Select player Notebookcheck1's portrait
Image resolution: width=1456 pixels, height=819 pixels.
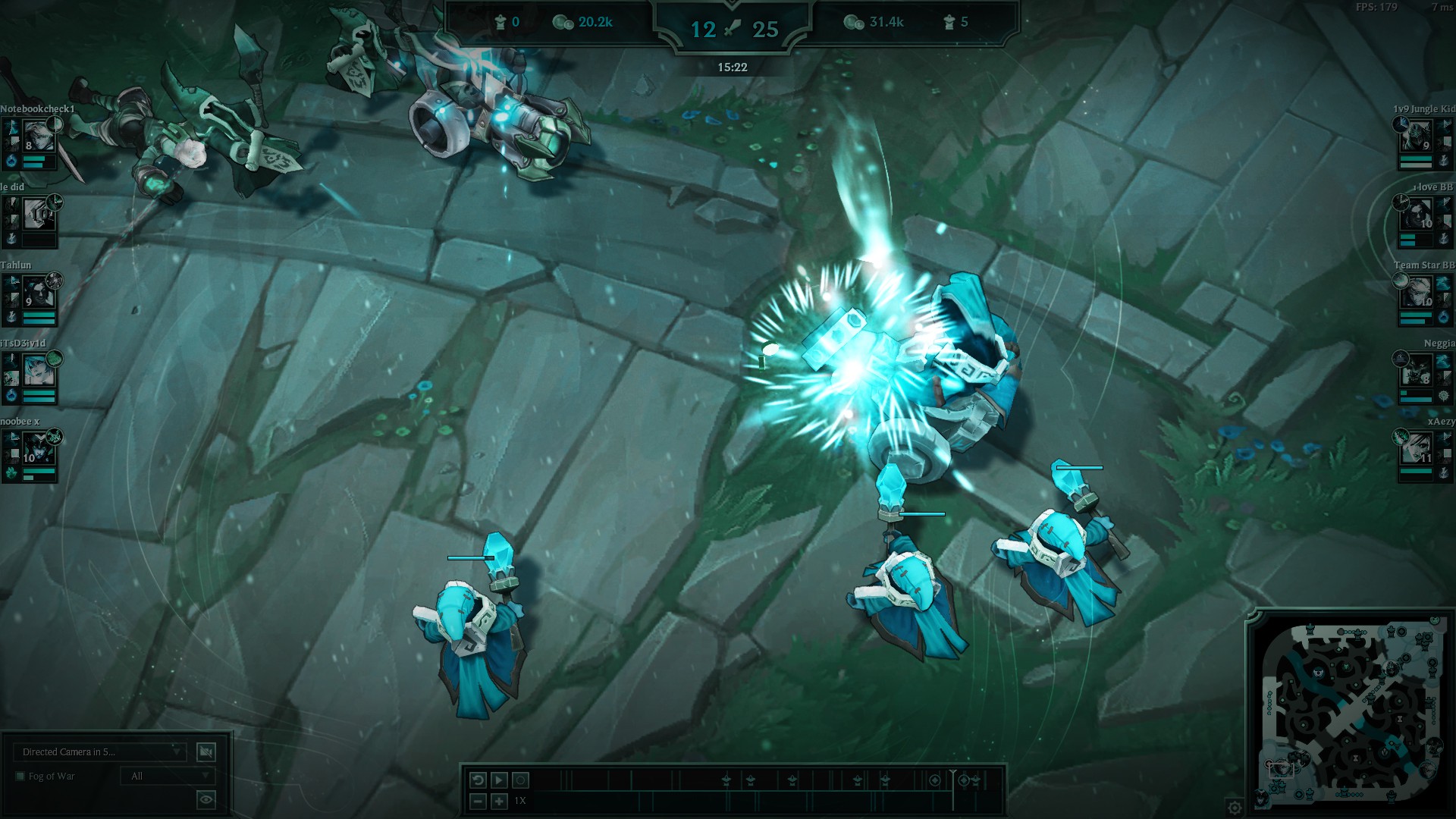pos(38,136)
